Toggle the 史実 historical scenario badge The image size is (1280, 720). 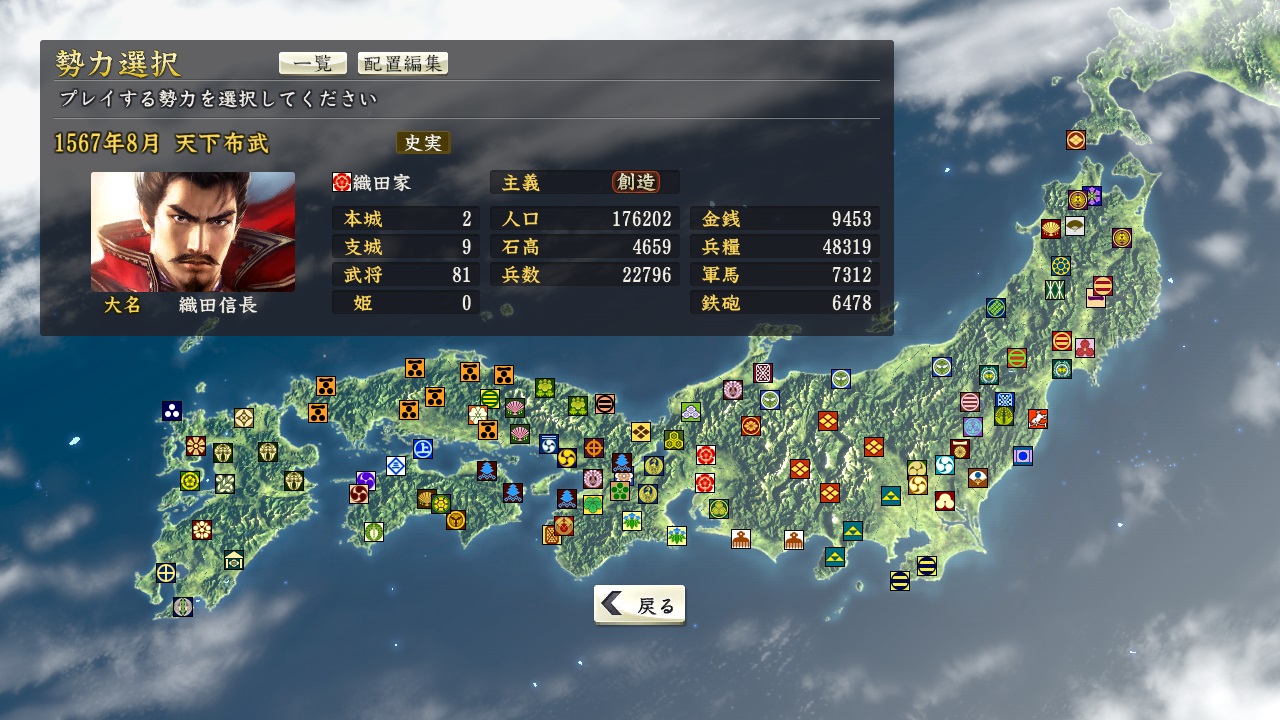click(x=424, y=143)
